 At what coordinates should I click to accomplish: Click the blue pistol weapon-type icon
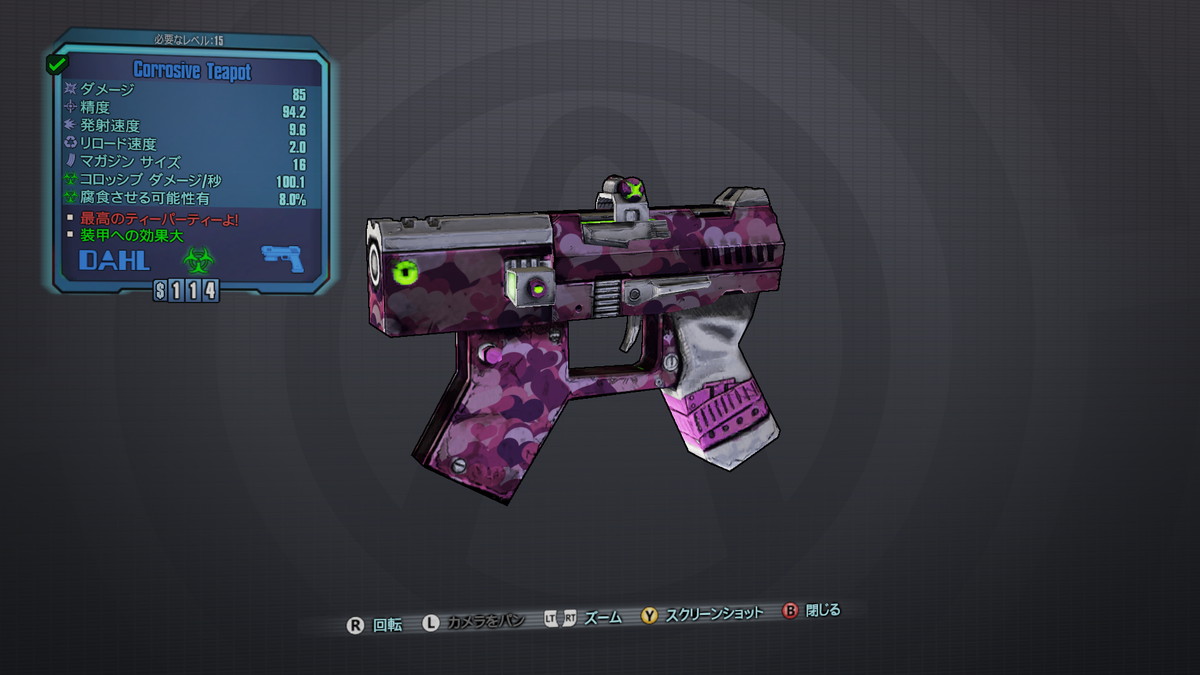tap(282, 257)
